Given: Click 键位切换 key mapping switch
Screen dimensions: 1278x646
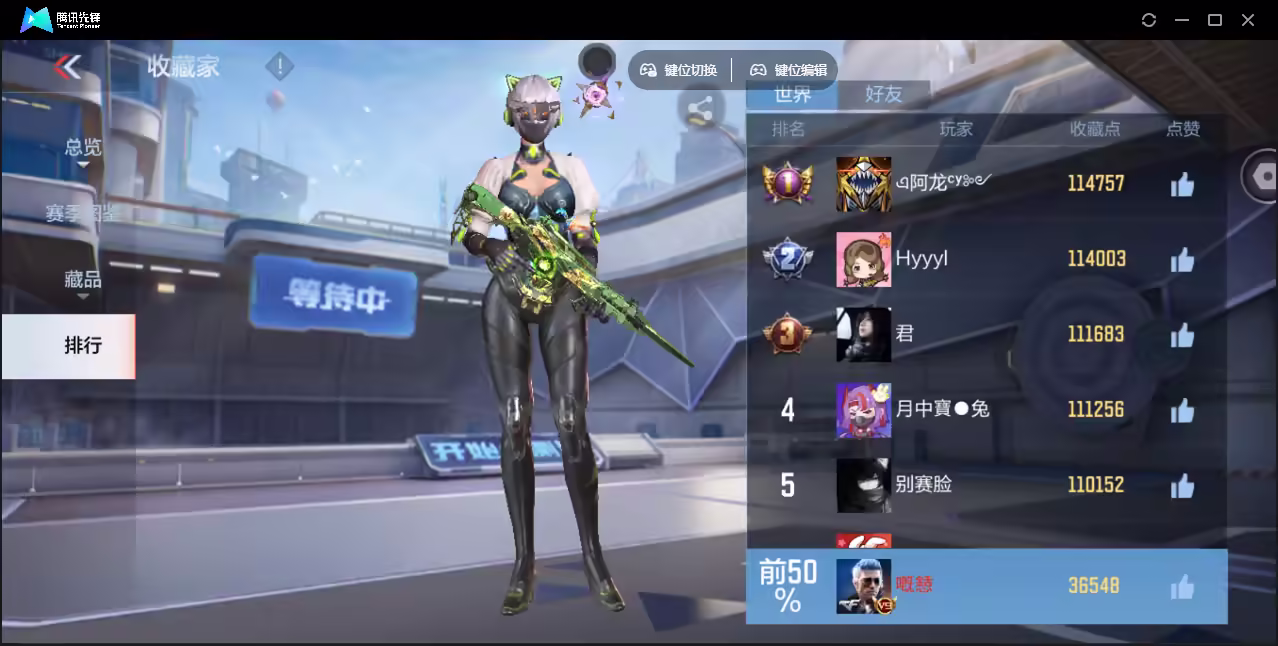Looking at the screenshot, I should (x=680, y=70).
